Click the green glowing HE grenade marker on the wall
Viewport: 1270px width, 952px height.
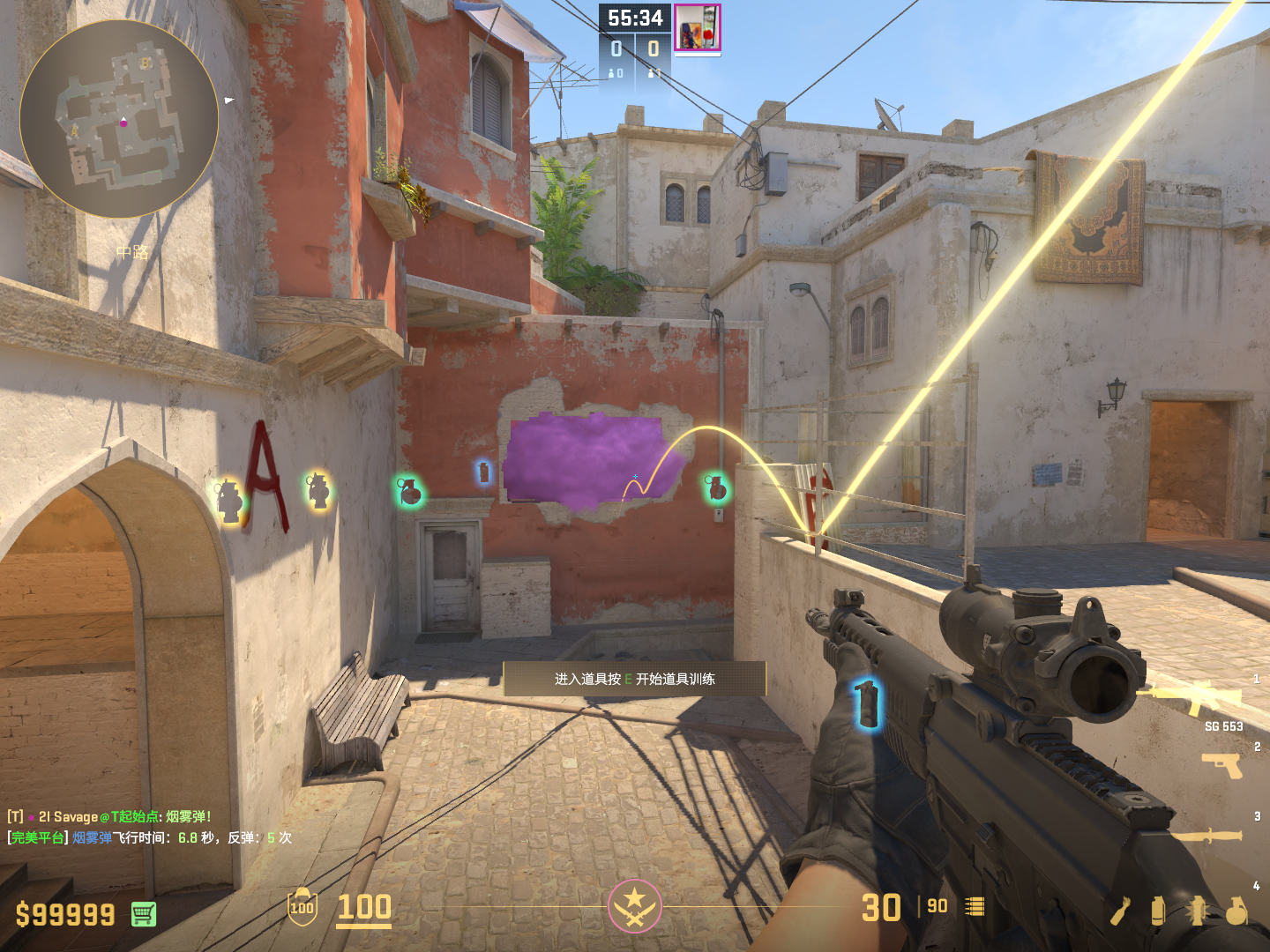(410, 492)
